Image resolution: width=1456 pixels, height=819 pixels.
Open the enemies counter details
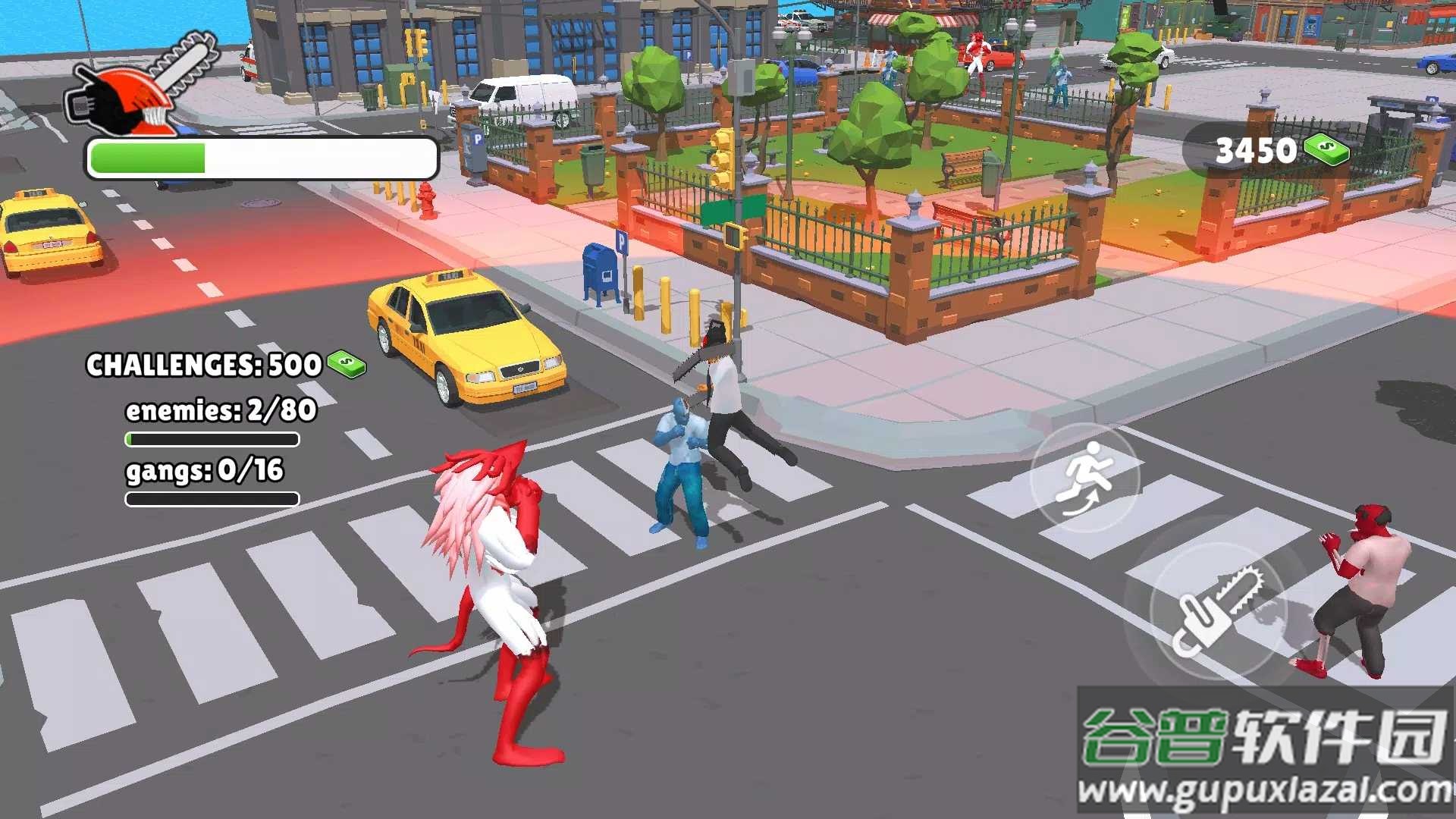coord(221,412)
